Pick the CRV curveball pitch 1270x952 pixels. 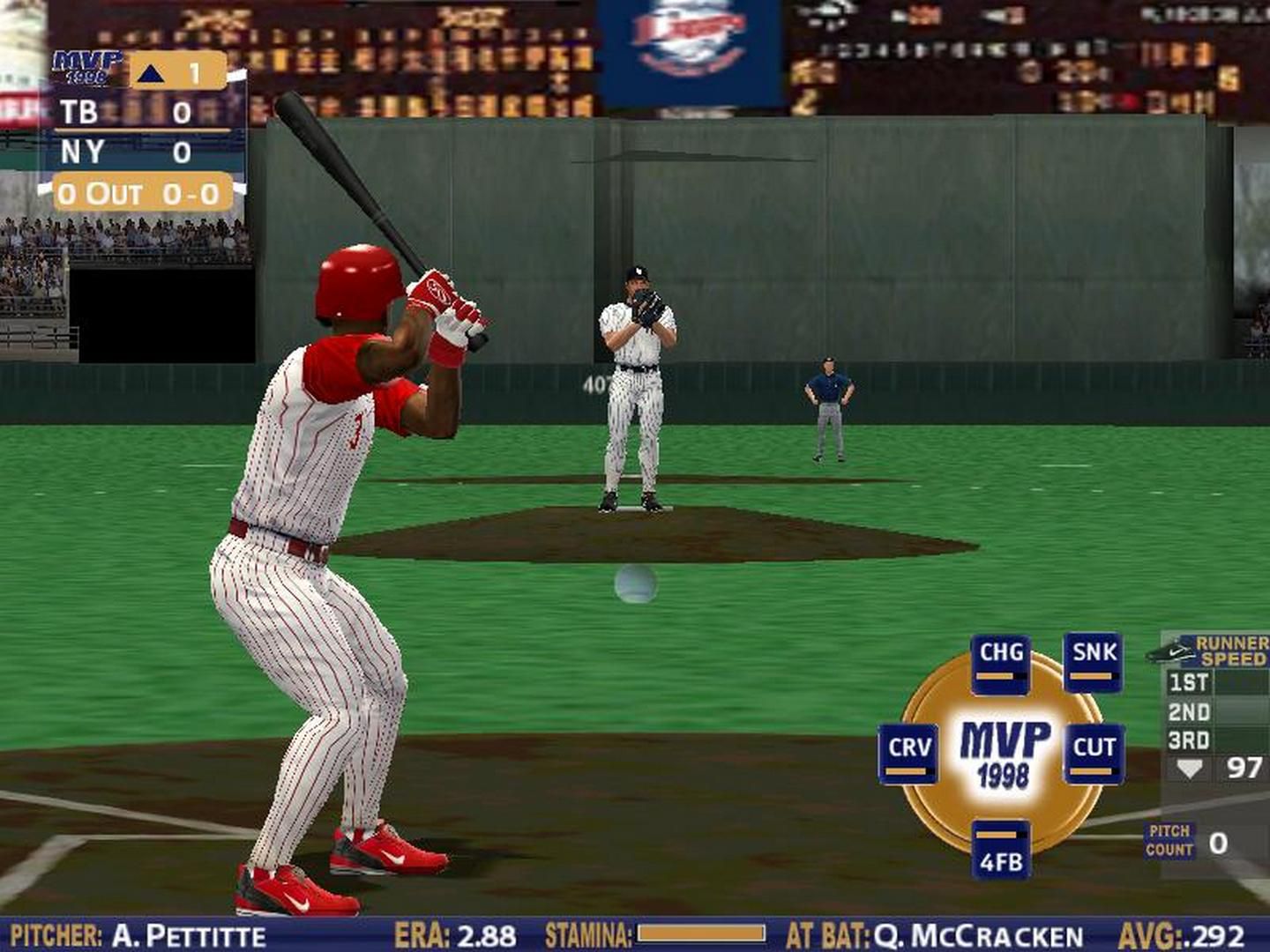point(908,754)
